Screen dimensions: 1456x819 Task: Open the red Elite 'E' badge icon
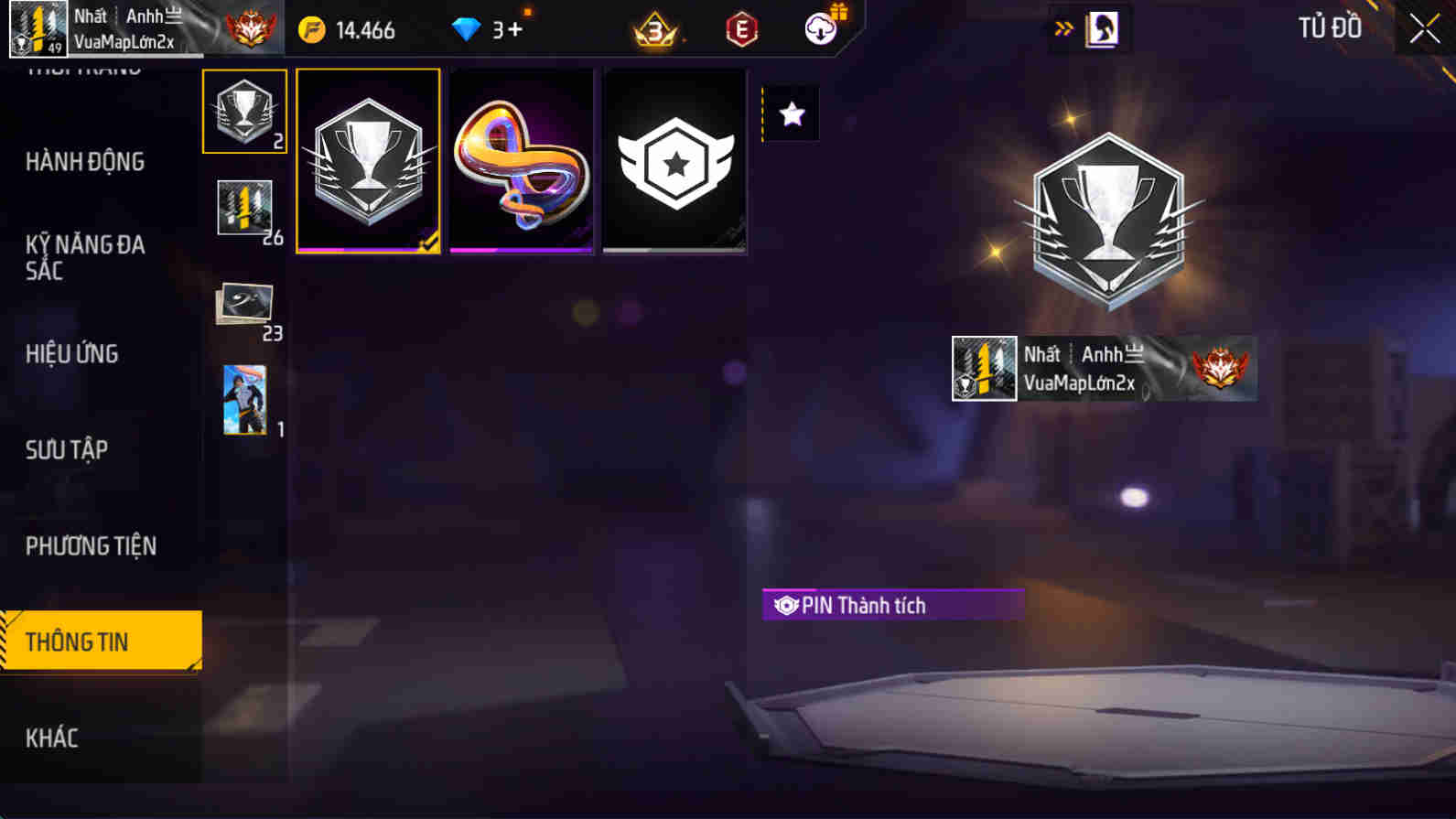[741, 28]
